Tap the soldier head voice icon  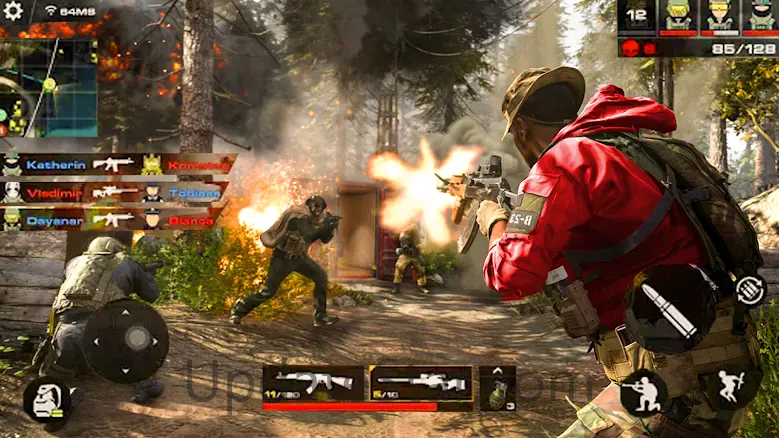(44, 400)
